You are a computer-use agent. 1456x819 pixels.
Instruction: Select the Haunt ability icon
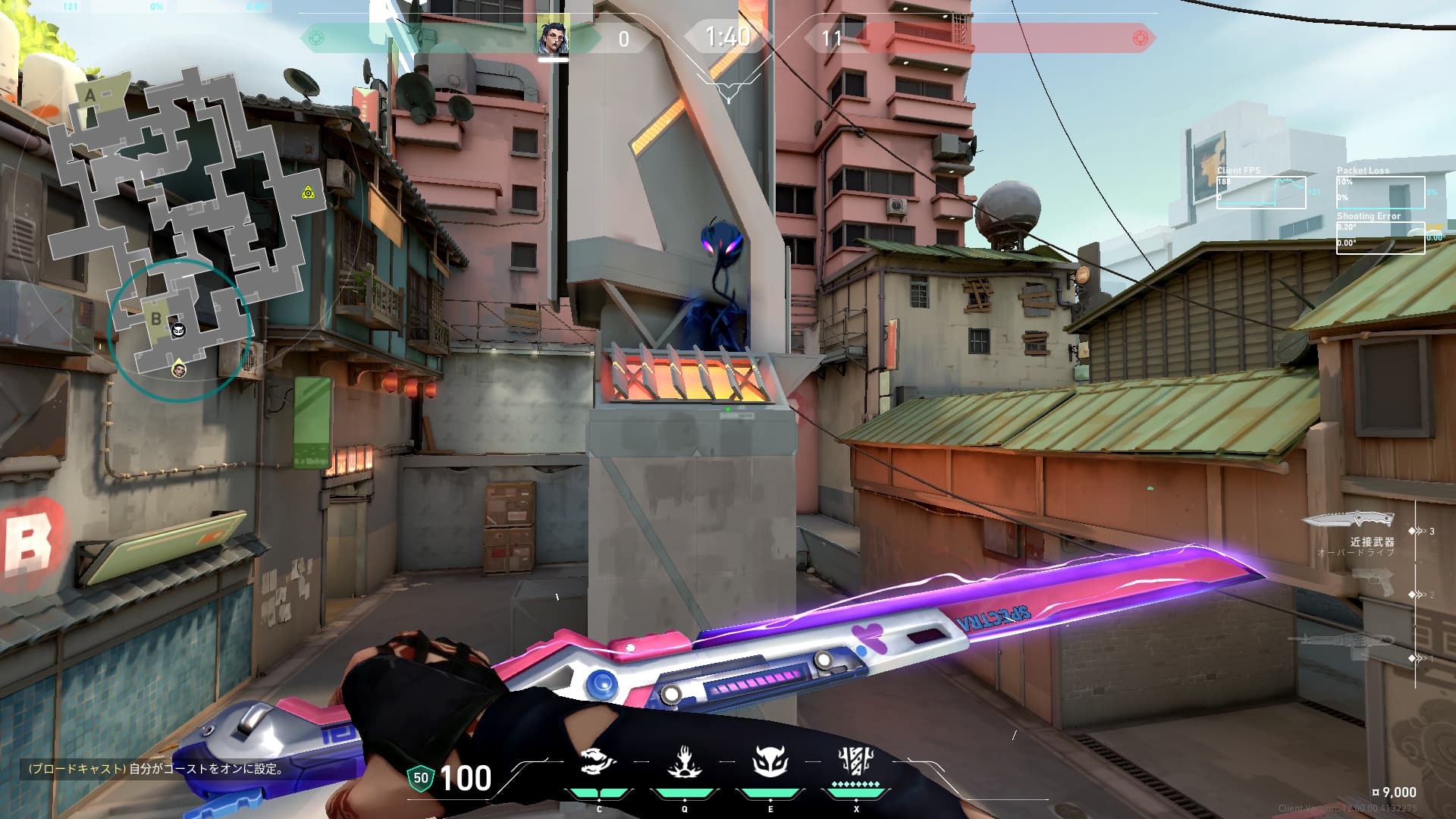pos(770,762)
